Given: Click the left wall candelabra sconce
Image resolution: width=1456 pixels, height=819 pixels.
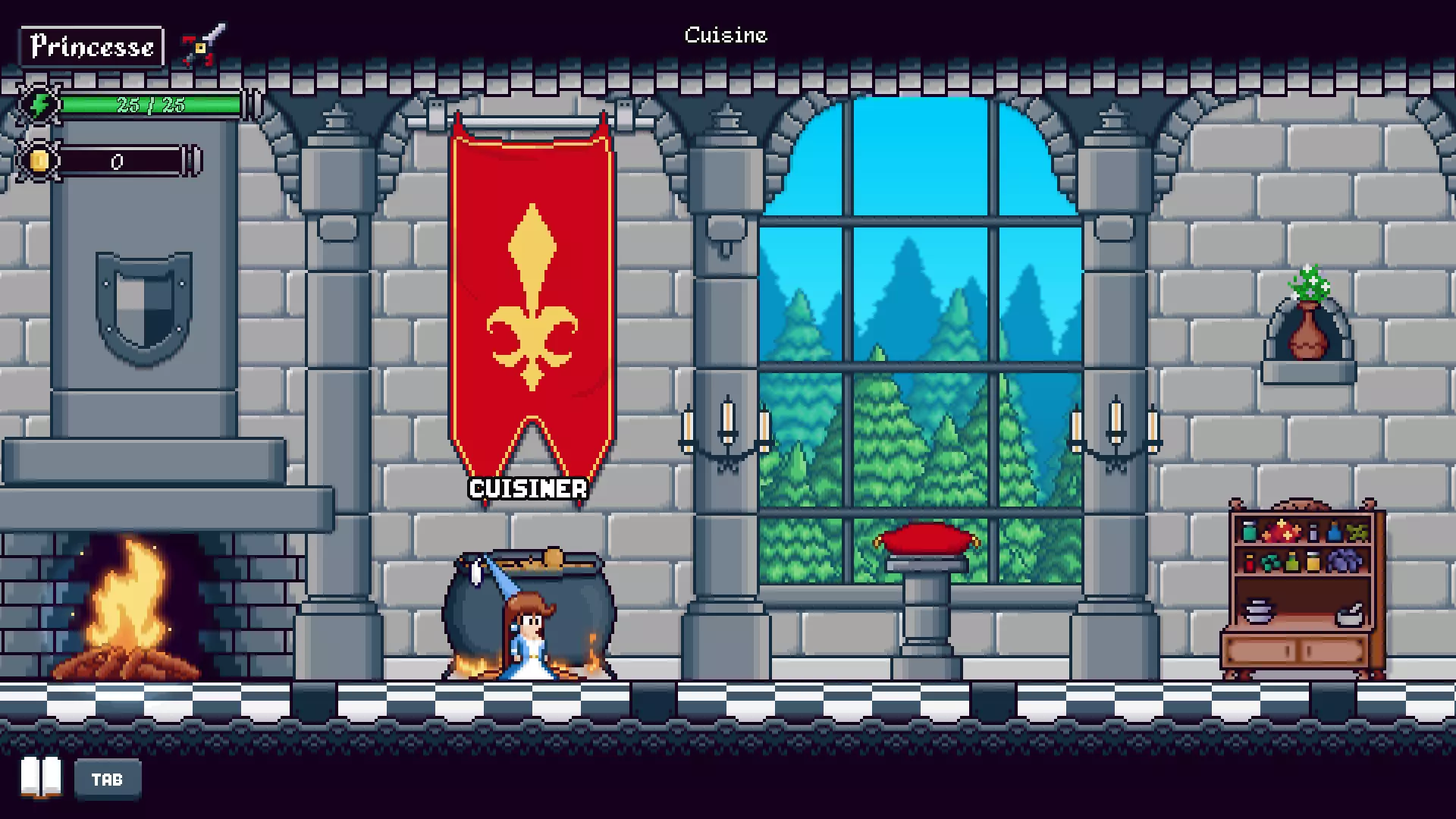Looking at the screenshot, I should click(x=728, y=432).
